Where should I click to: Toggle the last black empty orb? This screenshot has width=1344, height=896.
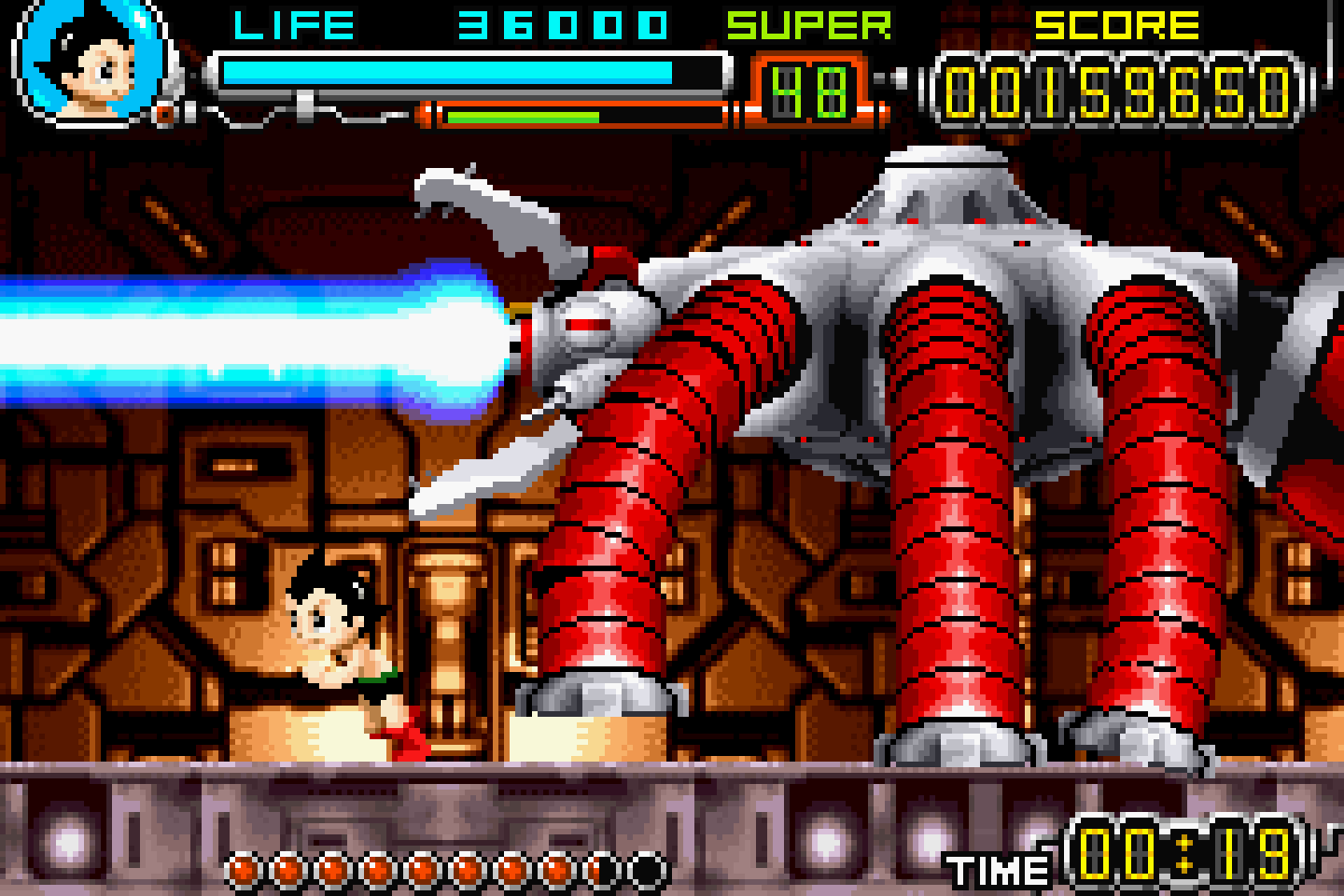(x=649, y=868)
